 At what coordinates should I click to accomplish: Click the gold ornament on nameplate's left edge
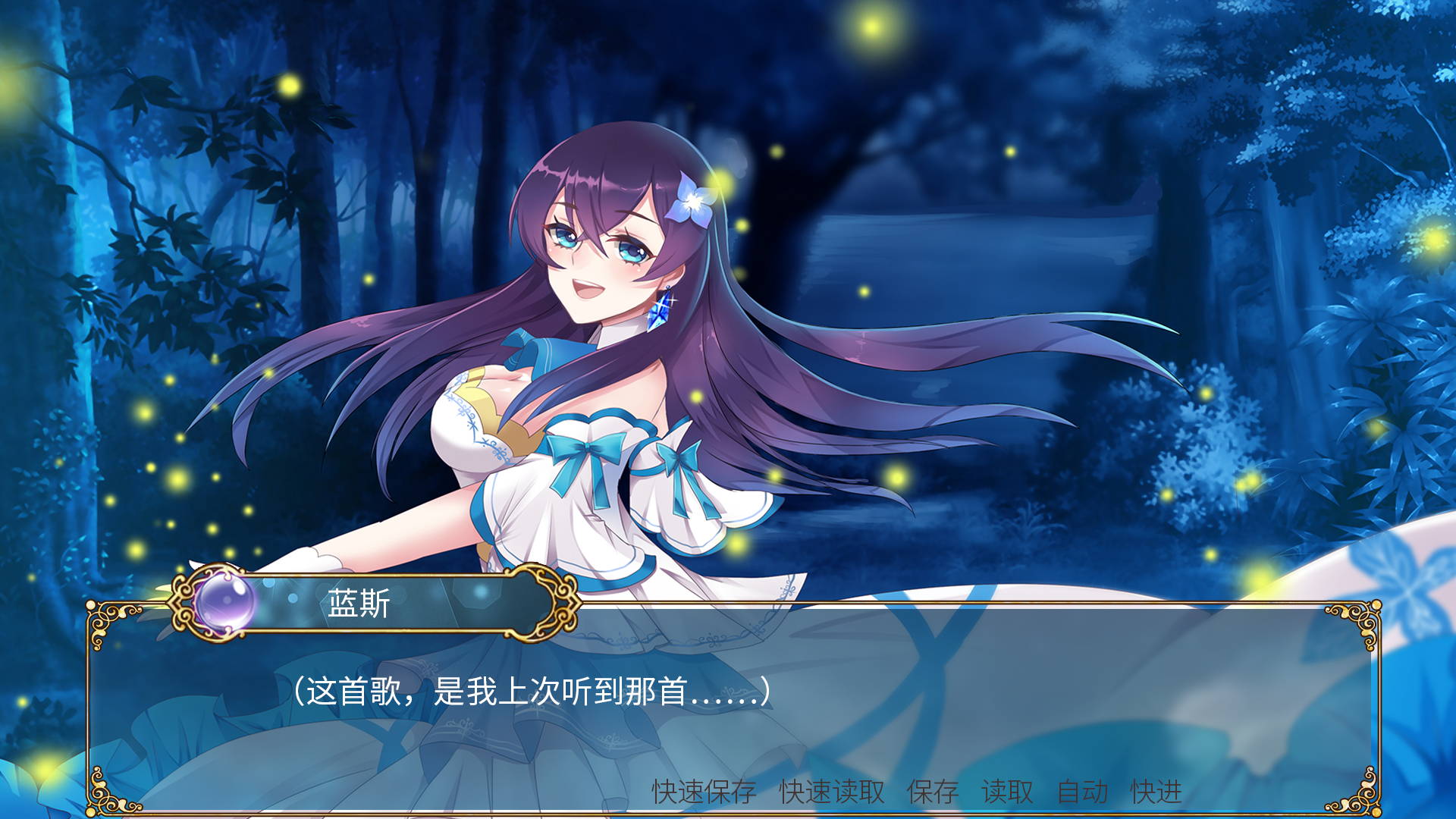pyautogui.click(x=182, y=607)
